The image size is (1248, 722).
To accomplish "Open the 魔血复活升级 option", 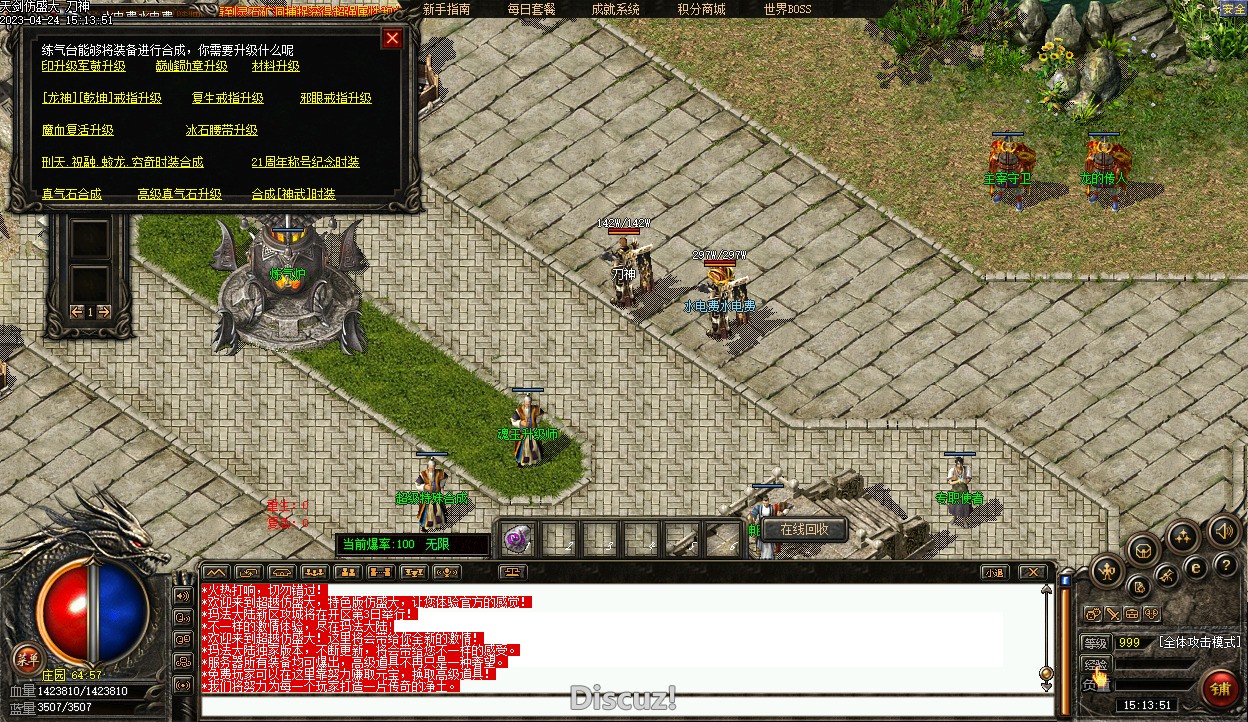I will tap(77, 130).
